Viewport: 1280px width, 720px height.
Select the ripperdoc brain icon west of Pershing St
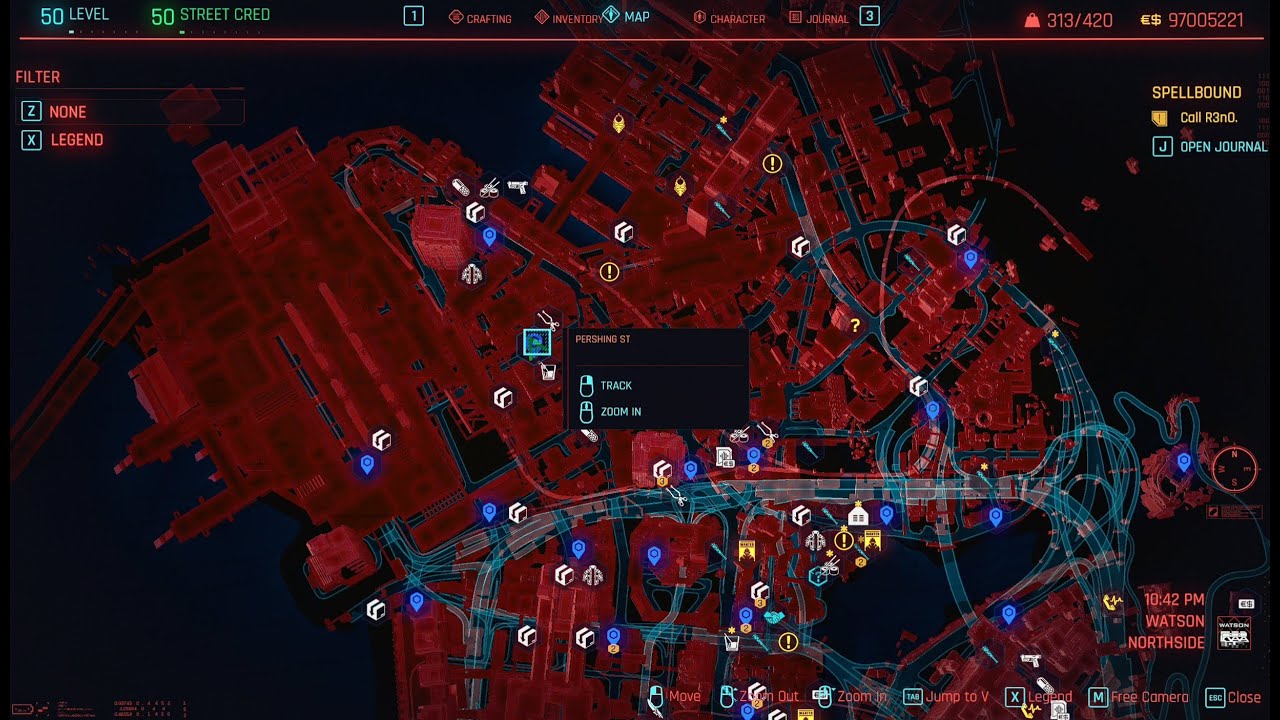tap(470, 274)
